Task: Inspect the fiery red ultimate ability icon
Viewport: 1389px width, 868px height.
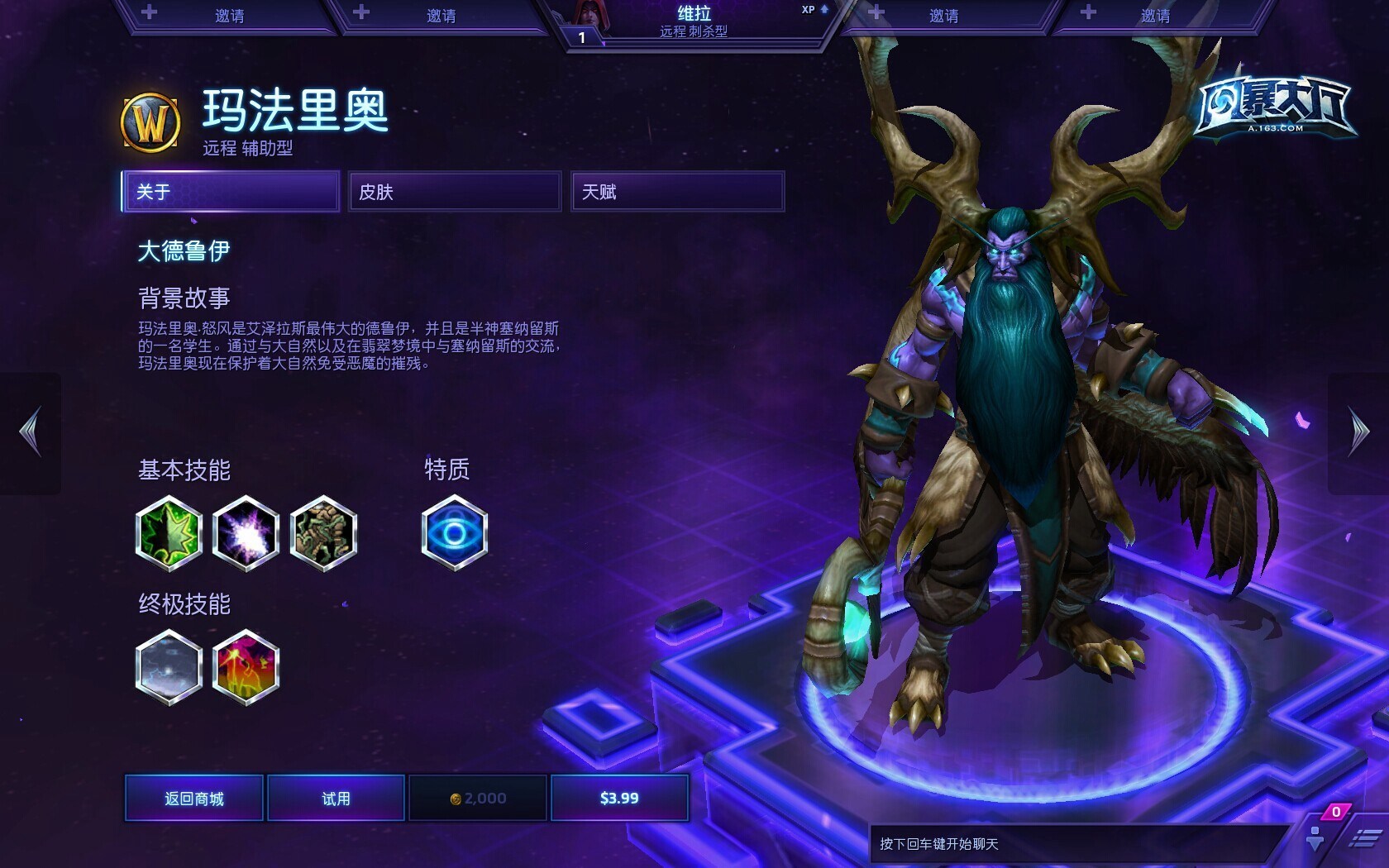Action: [246, 667]
